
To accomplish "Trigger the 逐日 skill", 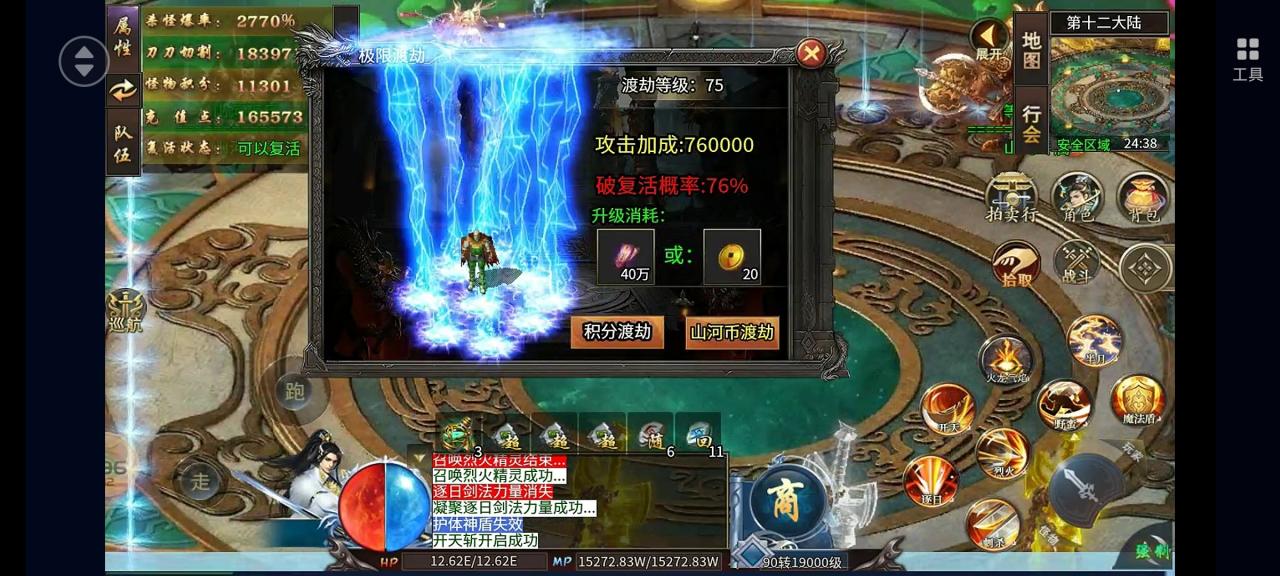I will pos(931,481).
